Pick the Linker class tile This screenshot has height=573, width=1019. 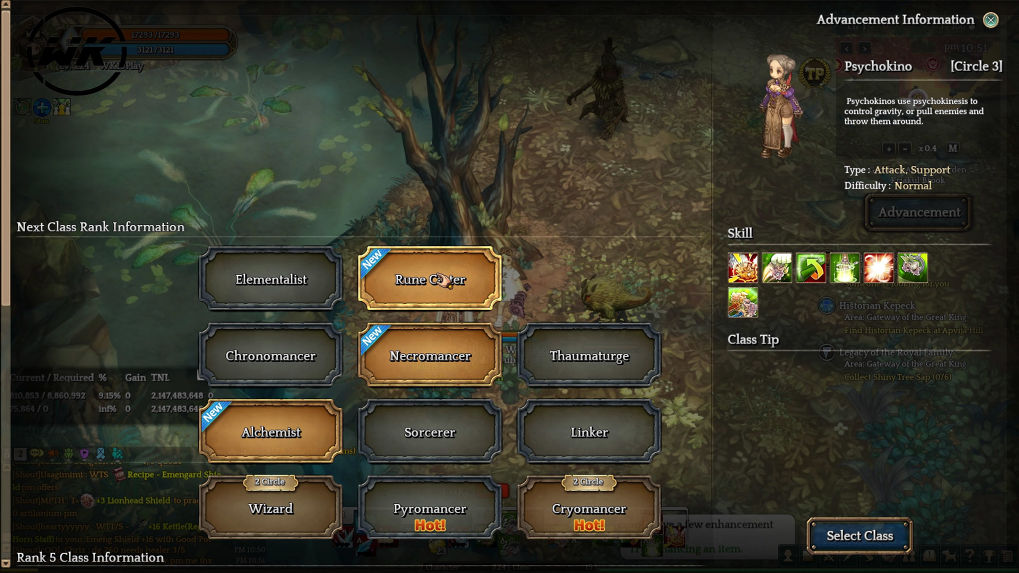(x=589, y=432)
